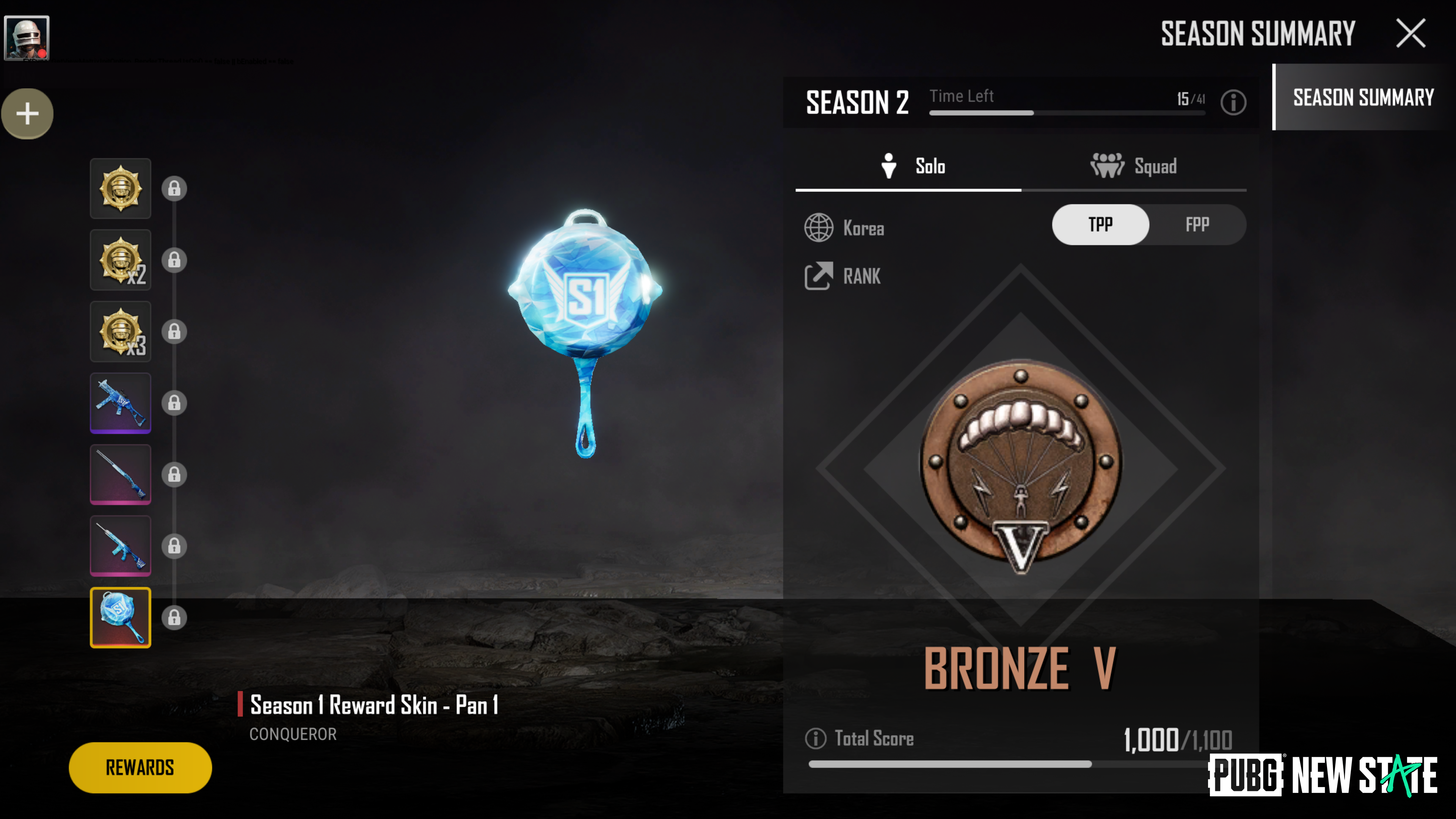
Task: Select the x2 gold medal reward
Action: coord(121,260)
